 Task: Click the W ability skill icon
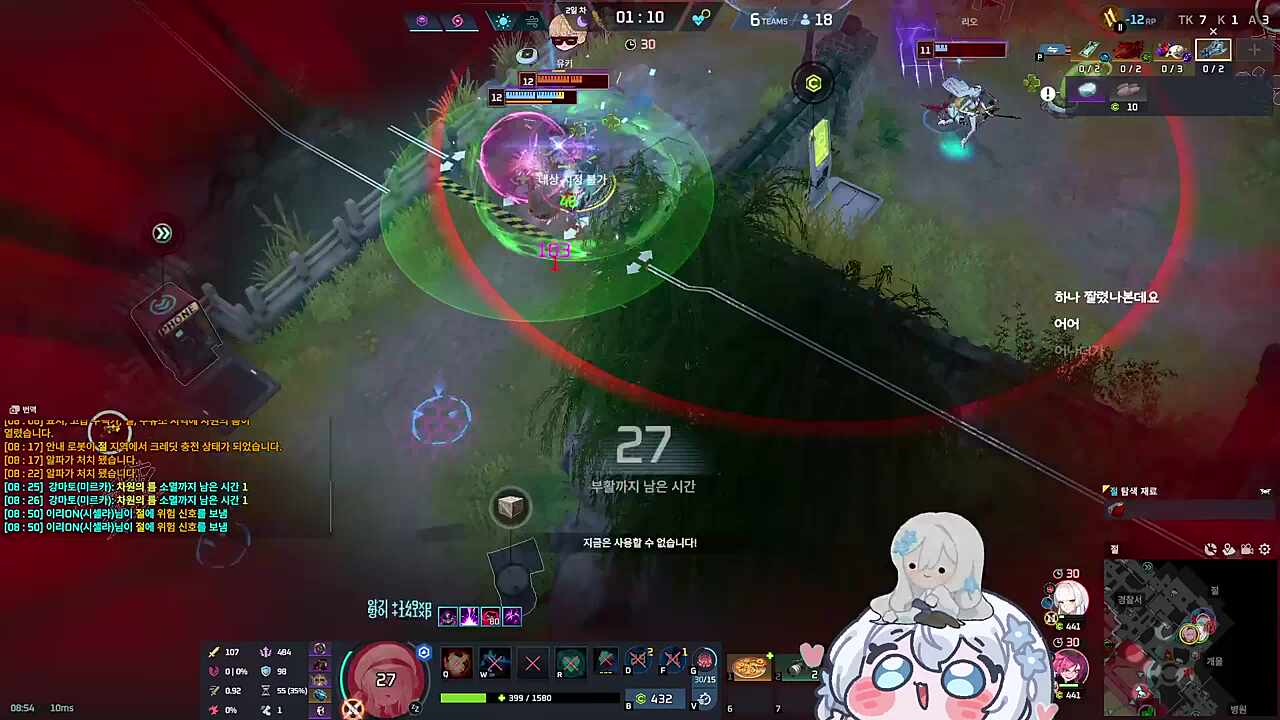(x=493, y=661)
